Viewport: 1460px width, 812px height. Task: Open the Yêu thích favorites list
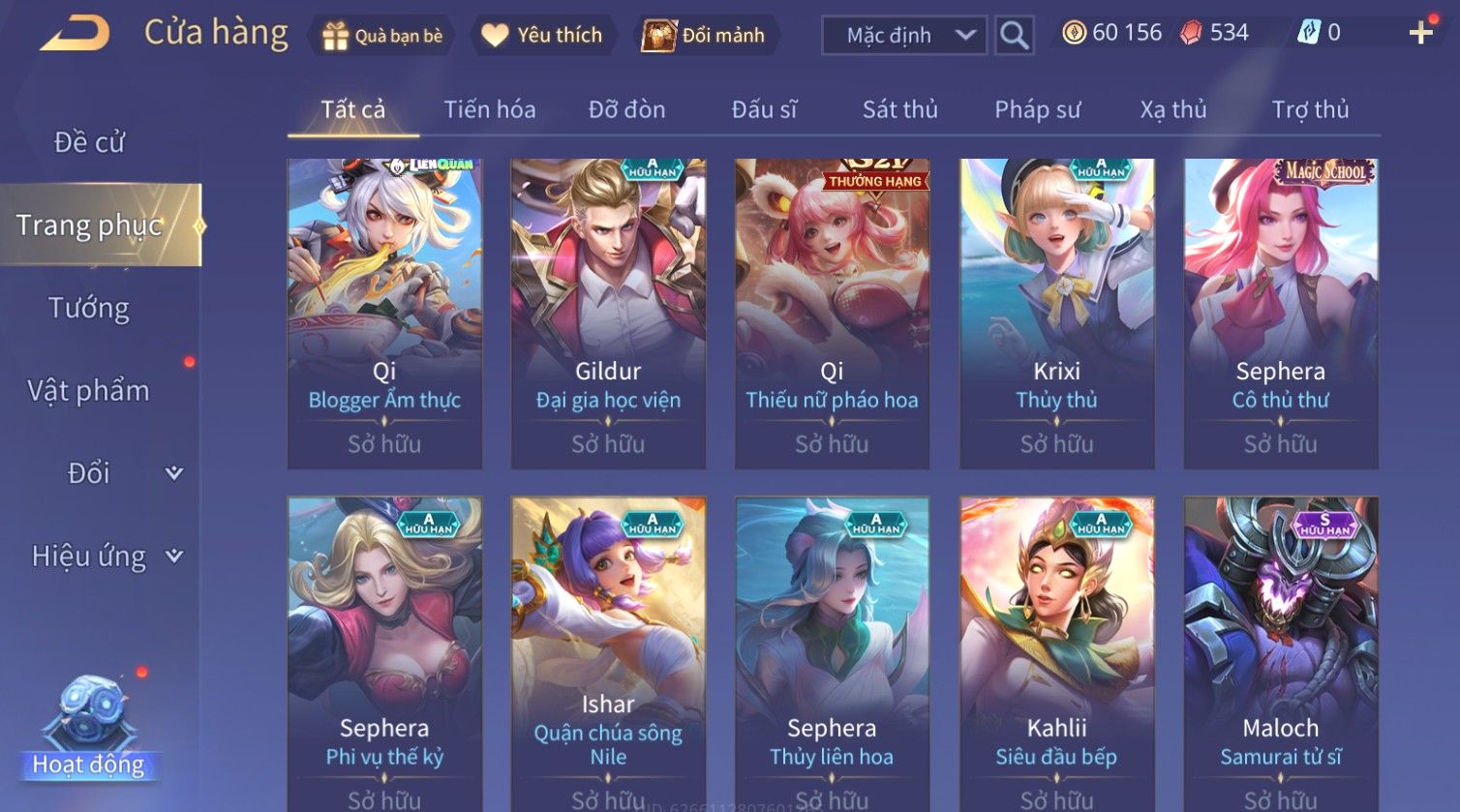543,36
